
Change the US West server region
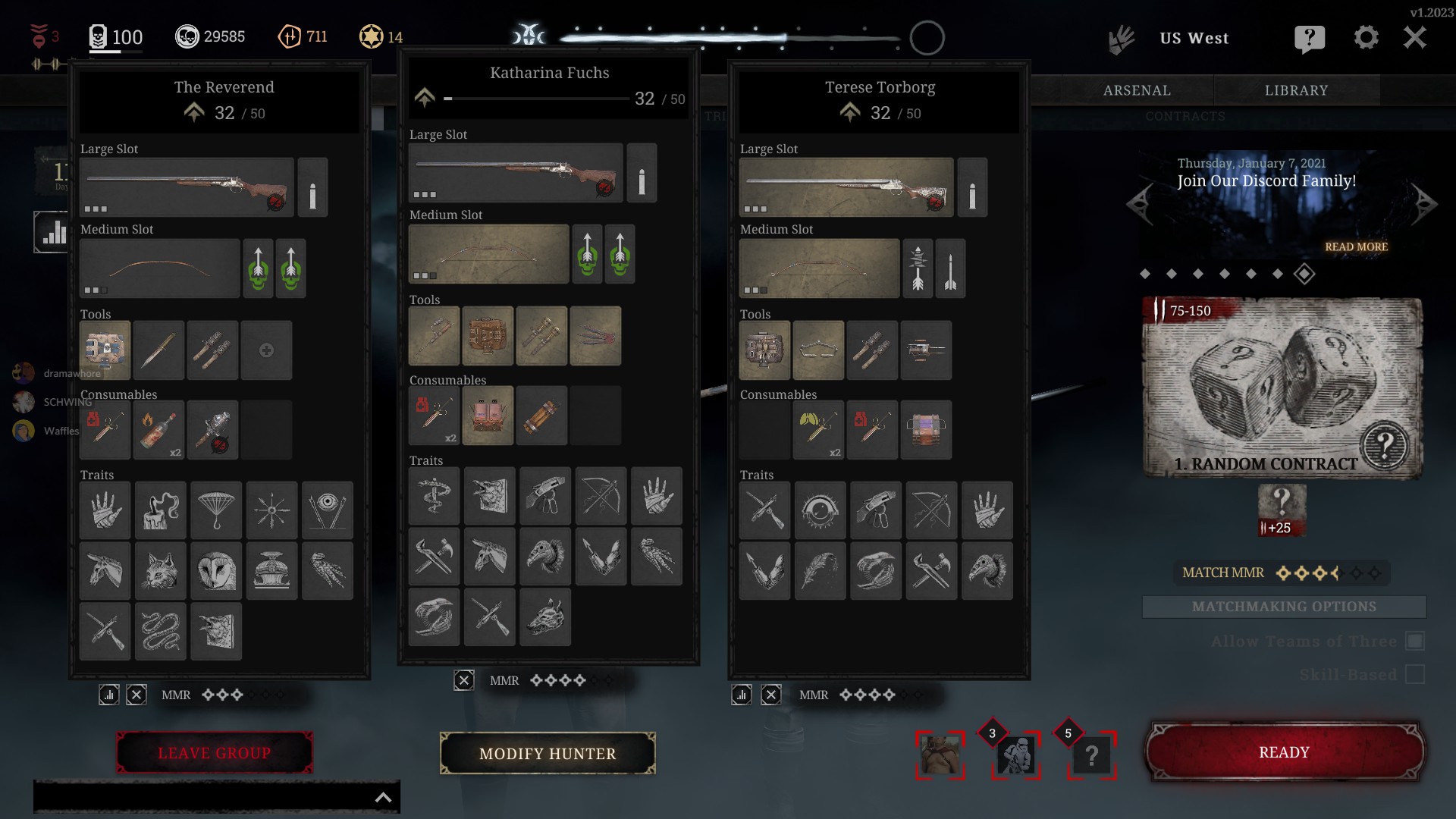[1194, 38]
